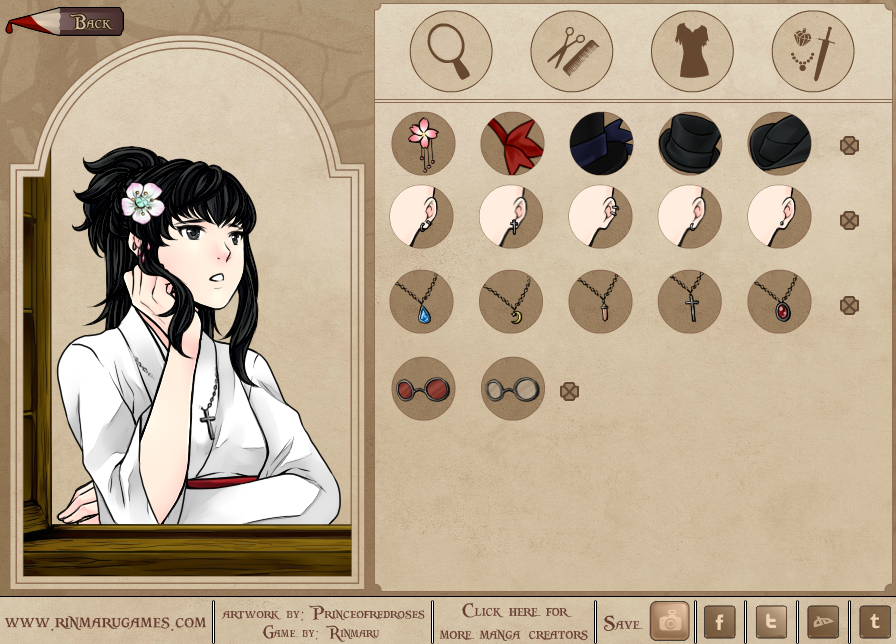Remove glasses with the clear button
This screenshot has height=644, width=896.
569,391
